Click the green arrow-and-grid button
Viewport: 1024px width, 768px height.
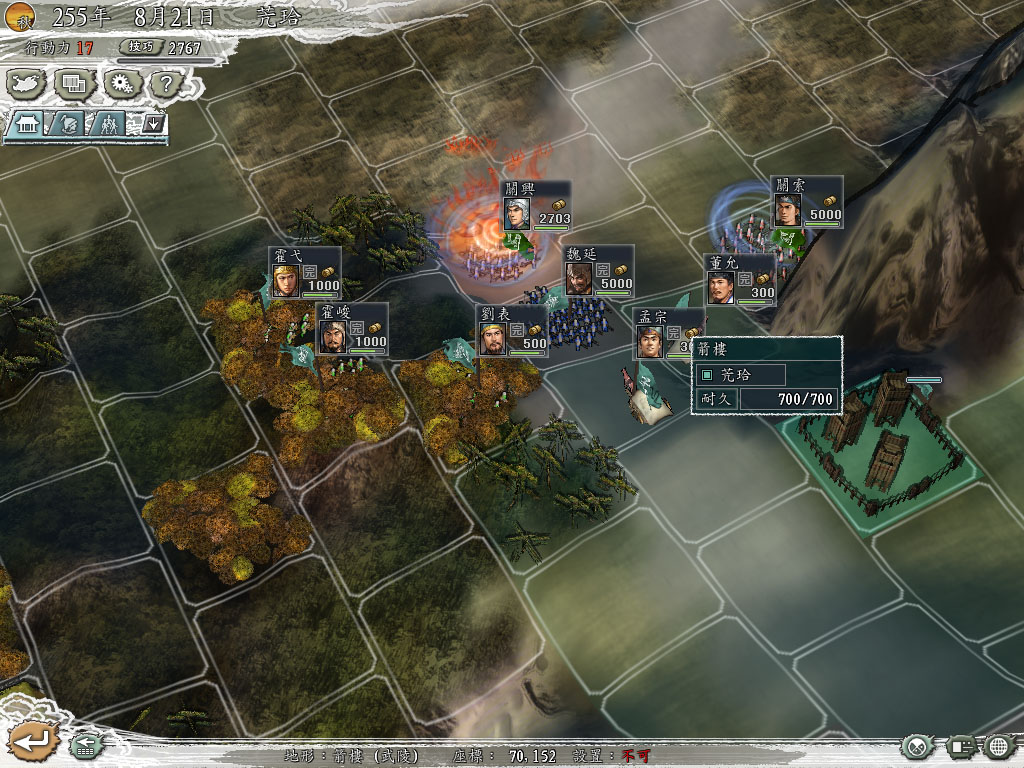[x=84, y=746]
